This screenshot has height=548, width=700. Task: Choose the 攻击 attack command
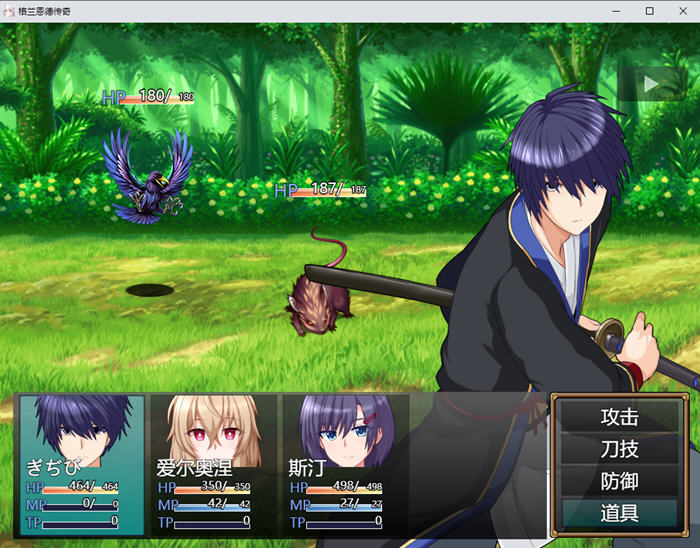(x=619, y=417)
